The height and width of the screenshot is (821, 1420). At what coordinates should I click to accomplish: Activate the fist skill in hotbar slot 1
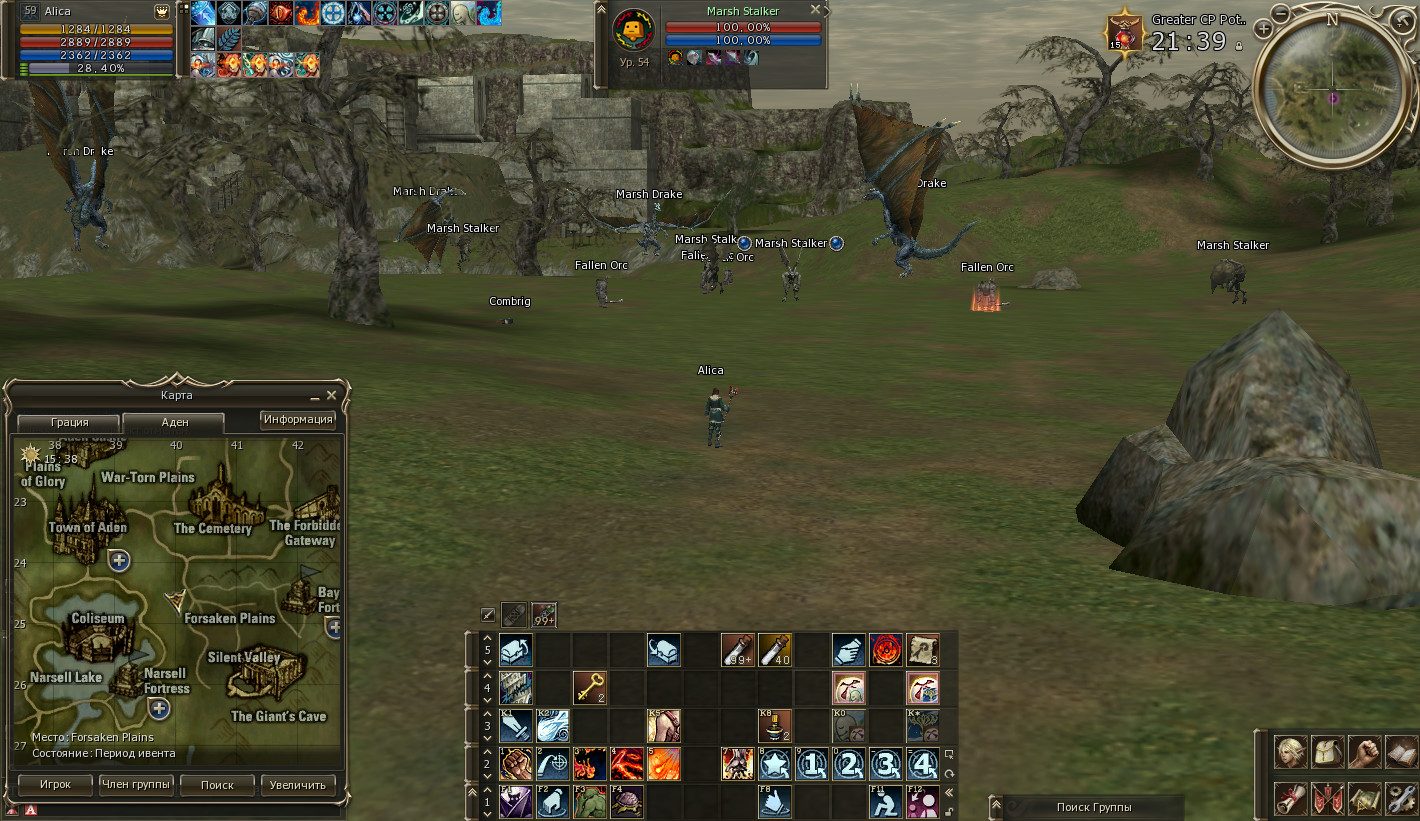coord(516,764)
